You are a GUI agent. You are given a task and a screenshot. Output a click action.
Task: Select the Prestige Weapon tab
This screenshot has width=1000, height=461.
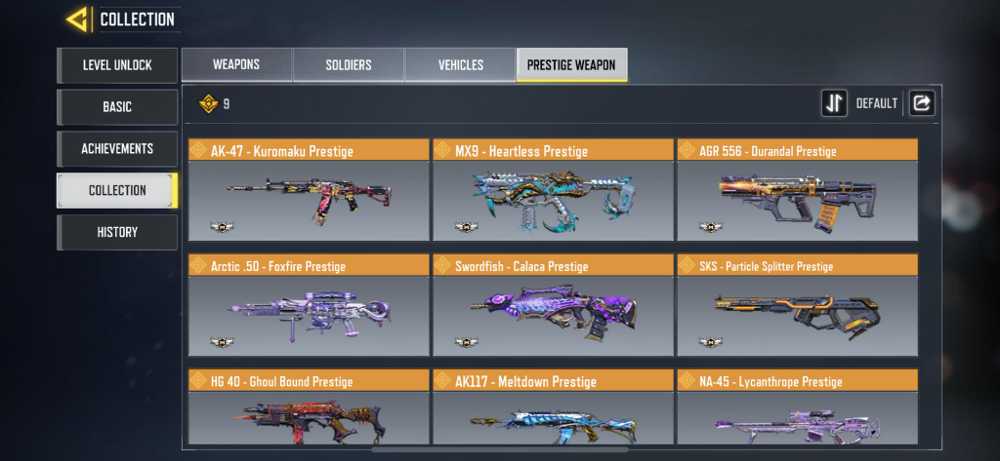click(x=572, y=65)
